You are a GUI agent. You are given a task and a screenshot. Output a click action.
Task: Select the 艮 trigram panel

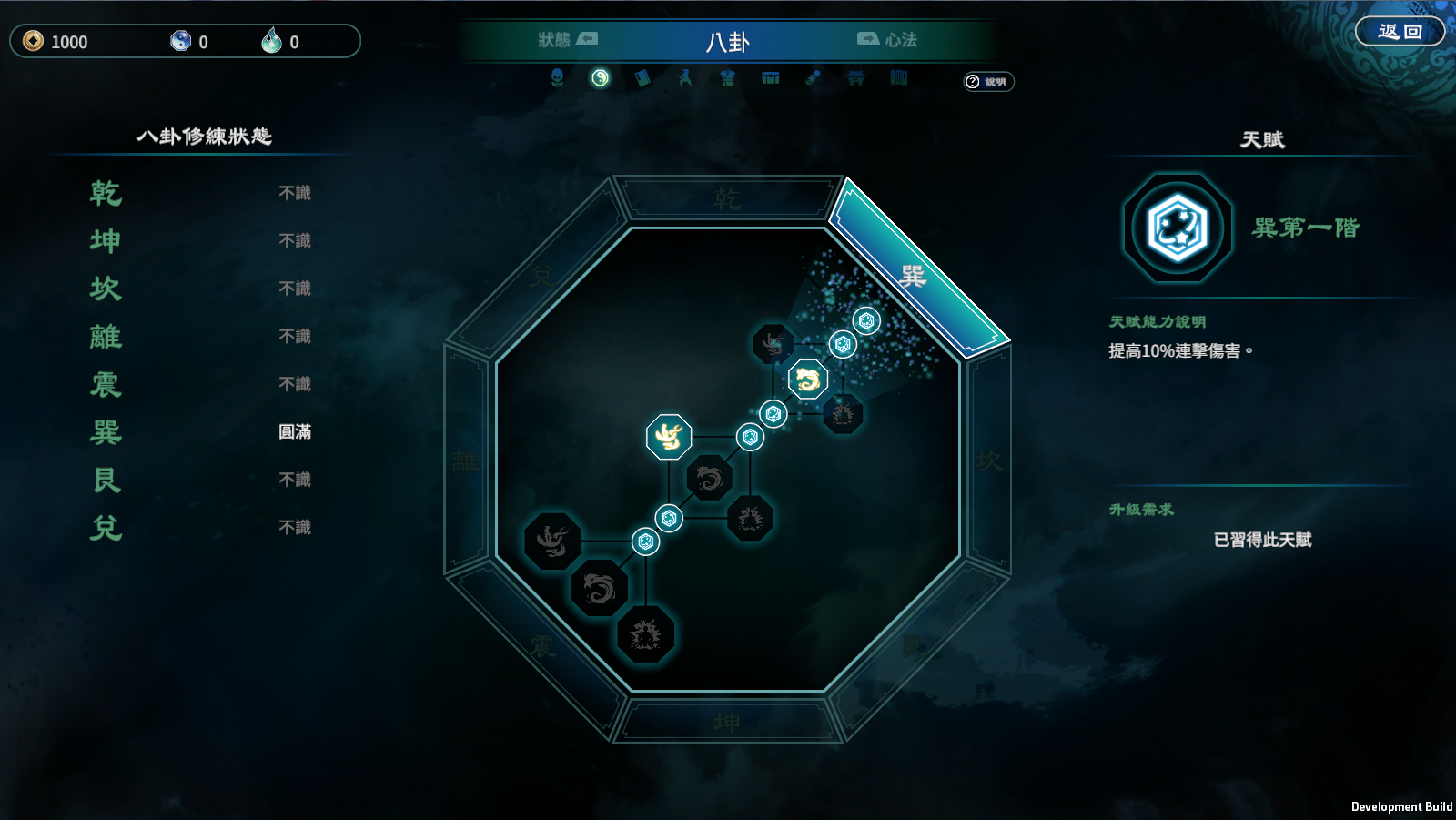click(x=913, y=646)
